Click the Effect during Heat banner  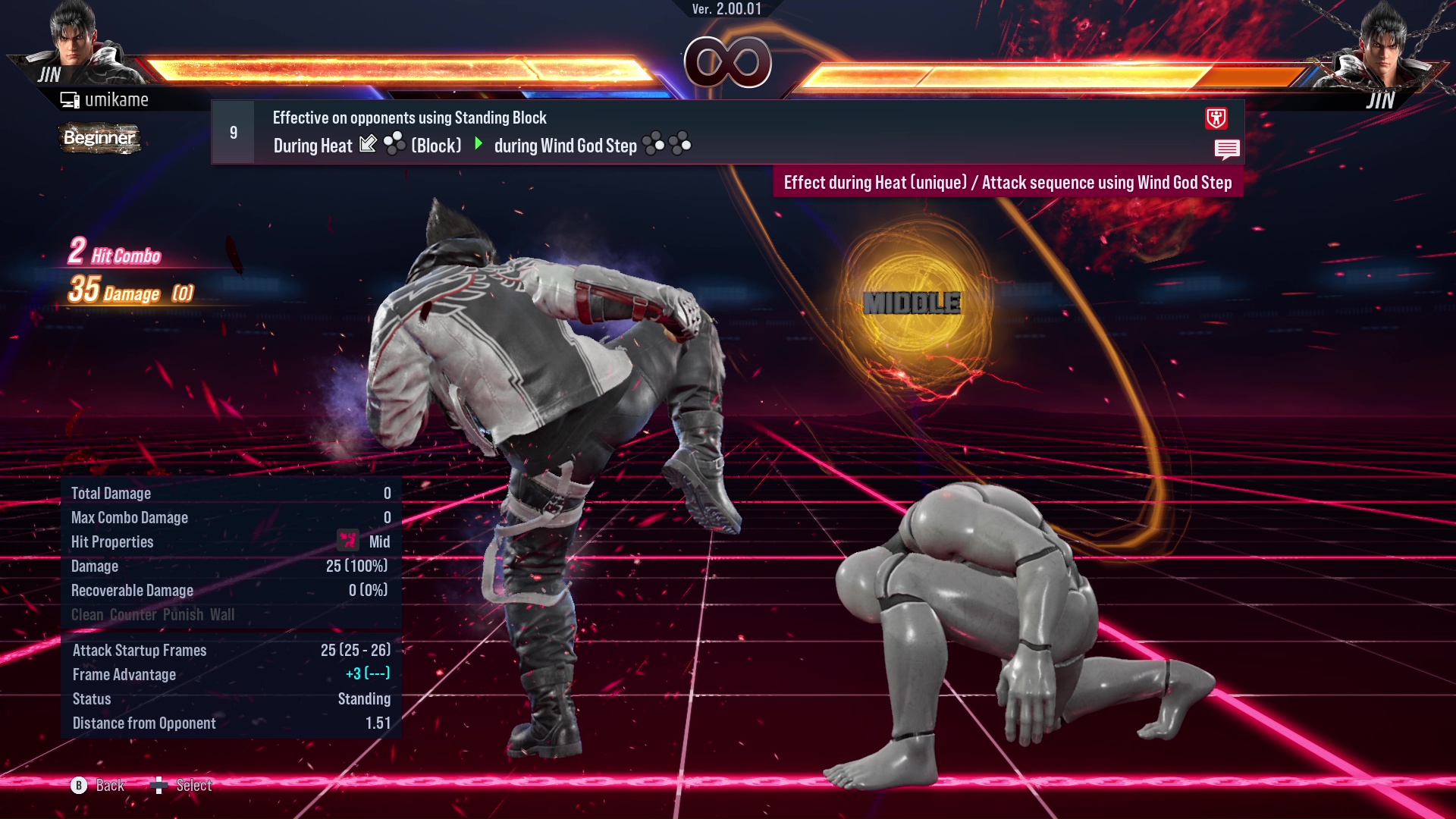[1007, 183]
